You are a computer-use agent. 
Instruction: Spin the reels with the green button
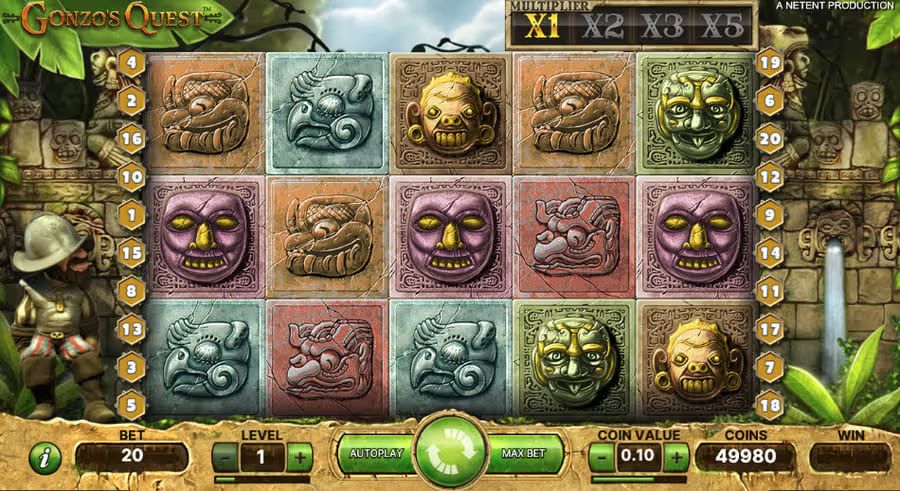pos(450,454)
